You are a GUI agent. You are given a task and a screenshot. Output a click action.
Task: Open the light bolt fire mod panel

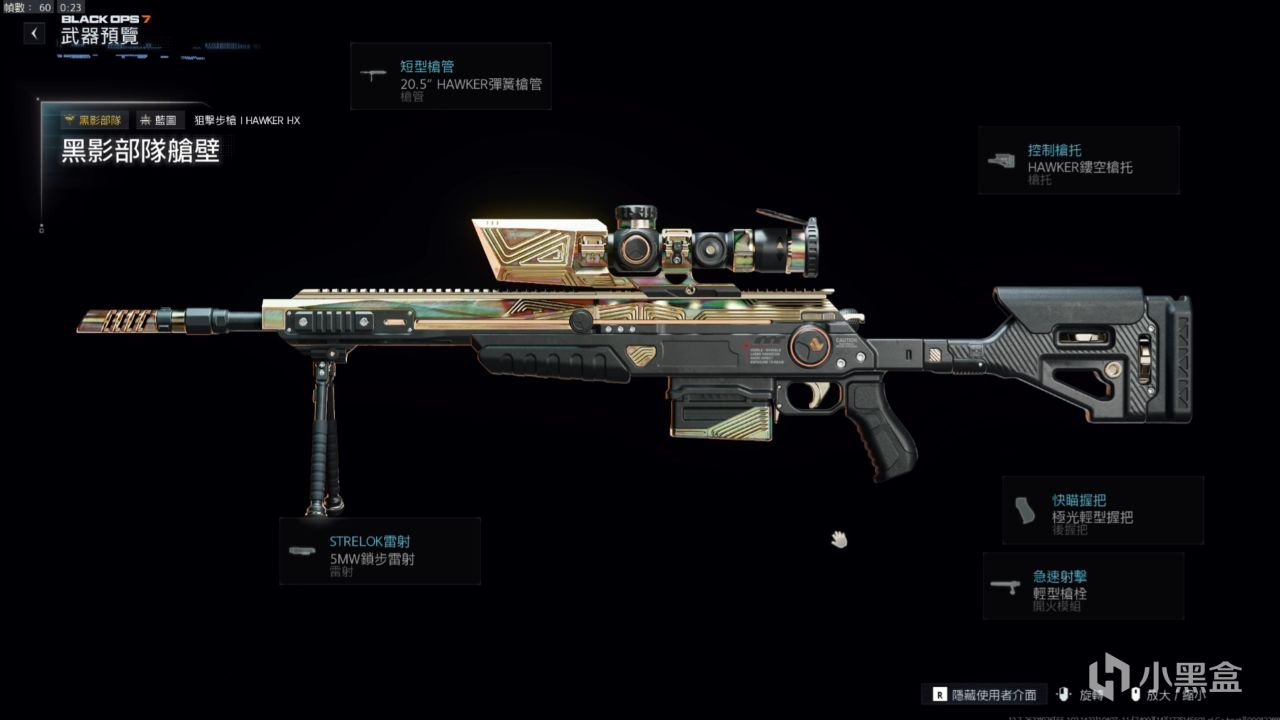(x=1083, y=586)
